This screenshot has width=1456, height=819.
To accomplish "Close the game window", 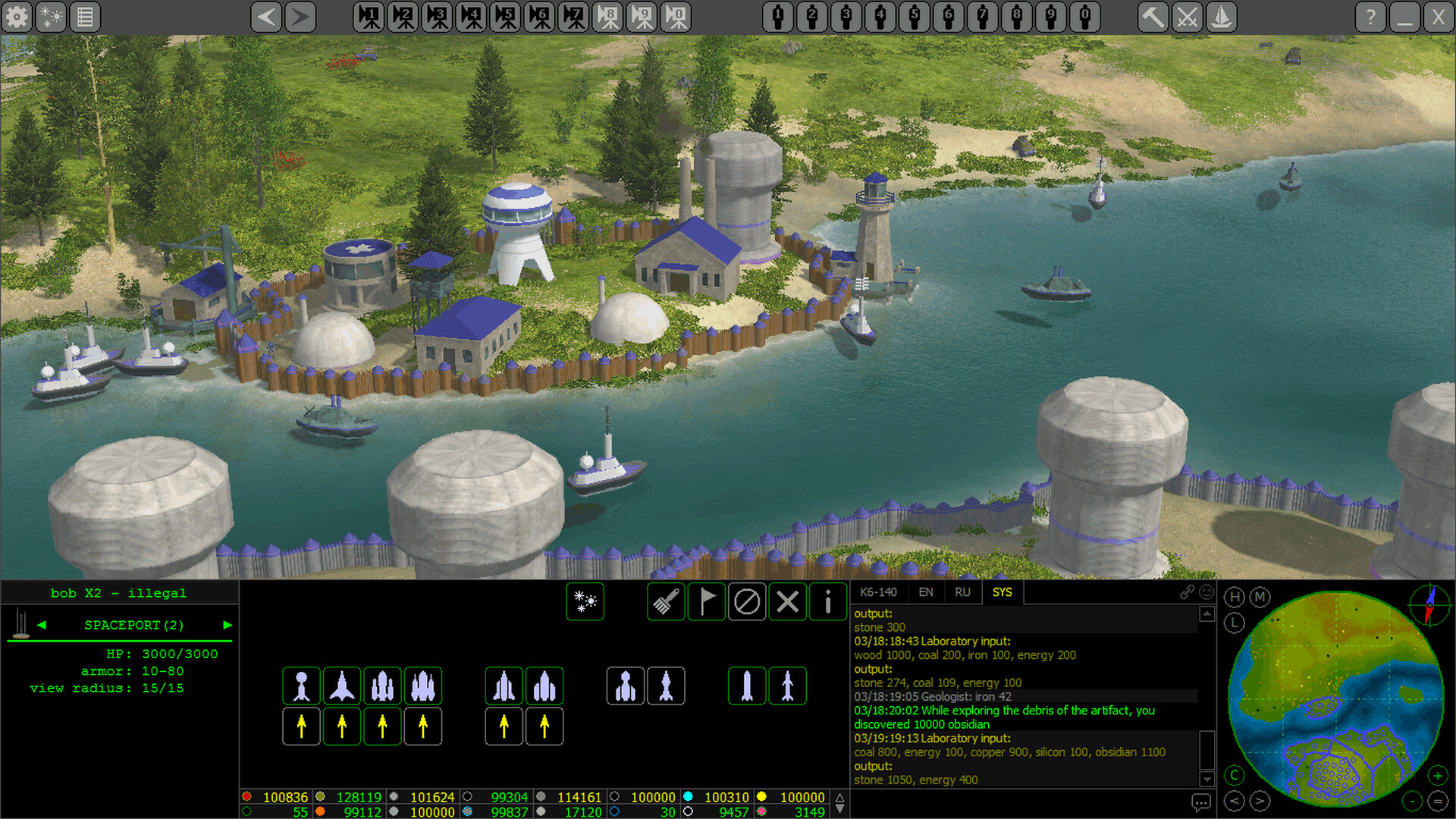I will coord(1438,17).
